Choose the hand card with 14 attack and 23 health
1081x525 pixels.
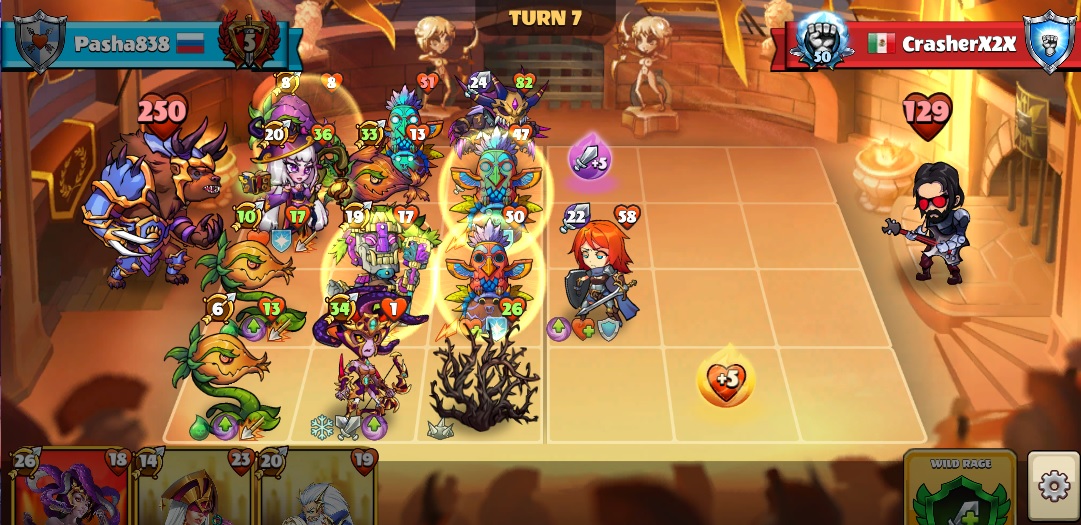pos(195,490)
